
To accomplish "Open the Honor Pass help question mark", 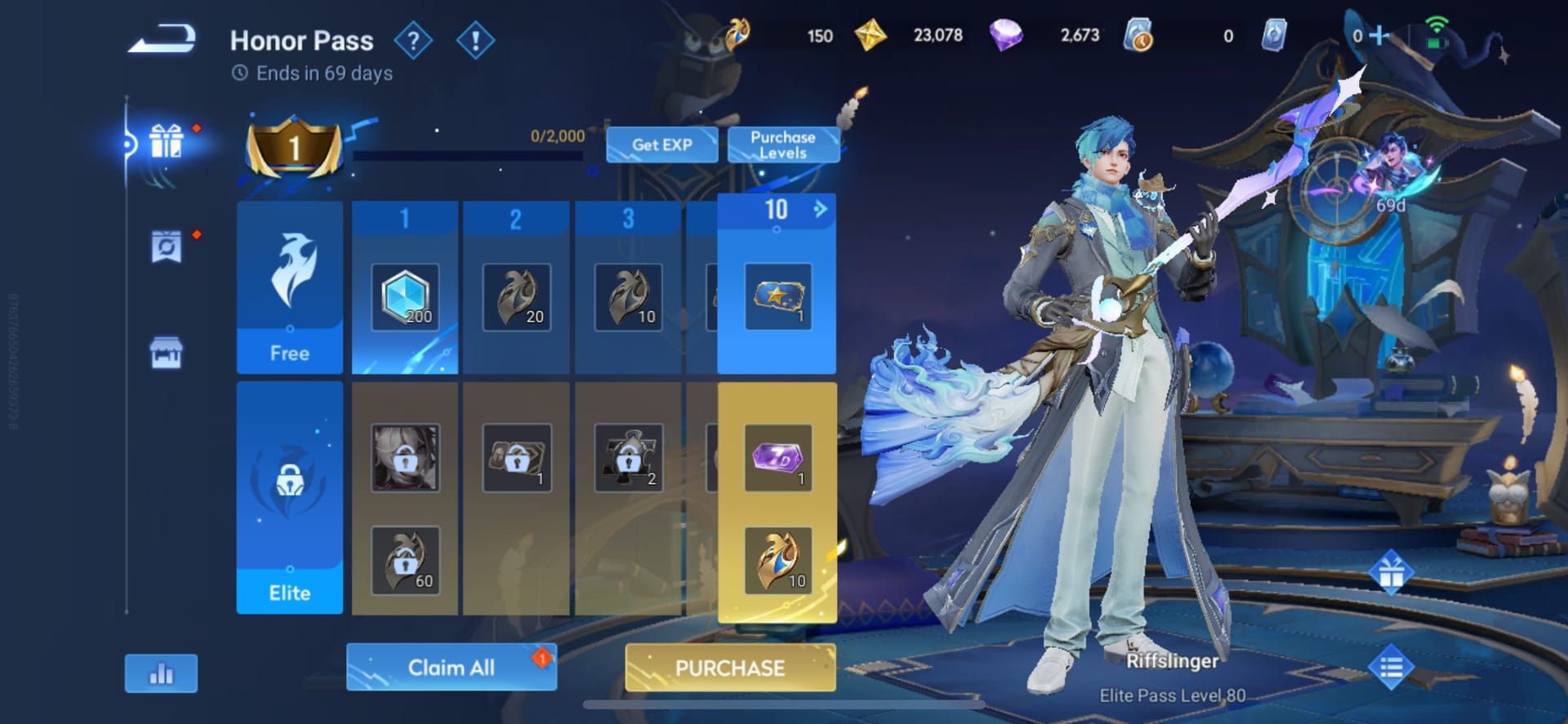I will [x=414, y=40].
